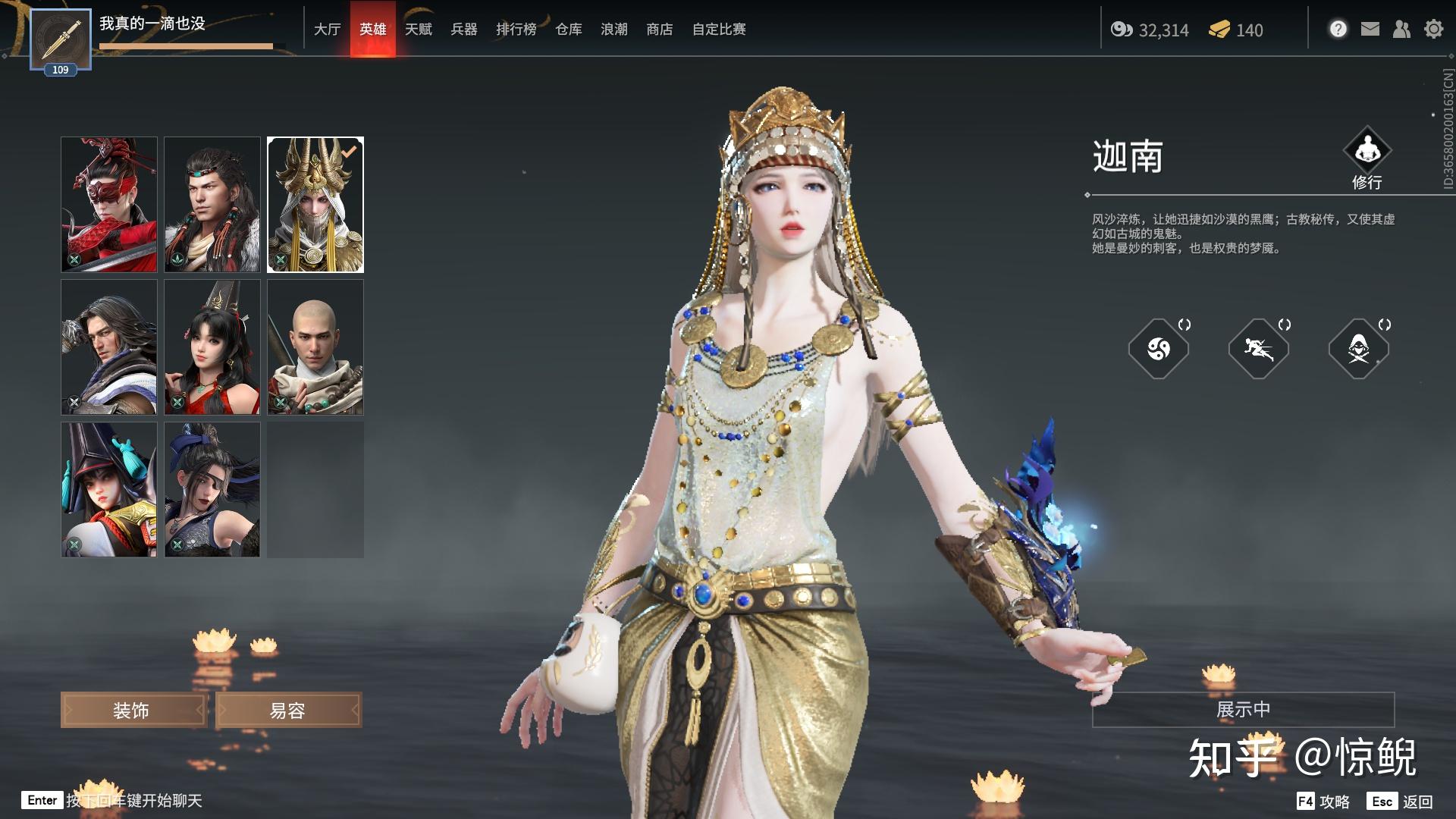Go to the 兵器 weapons tab

pos(463,30)
